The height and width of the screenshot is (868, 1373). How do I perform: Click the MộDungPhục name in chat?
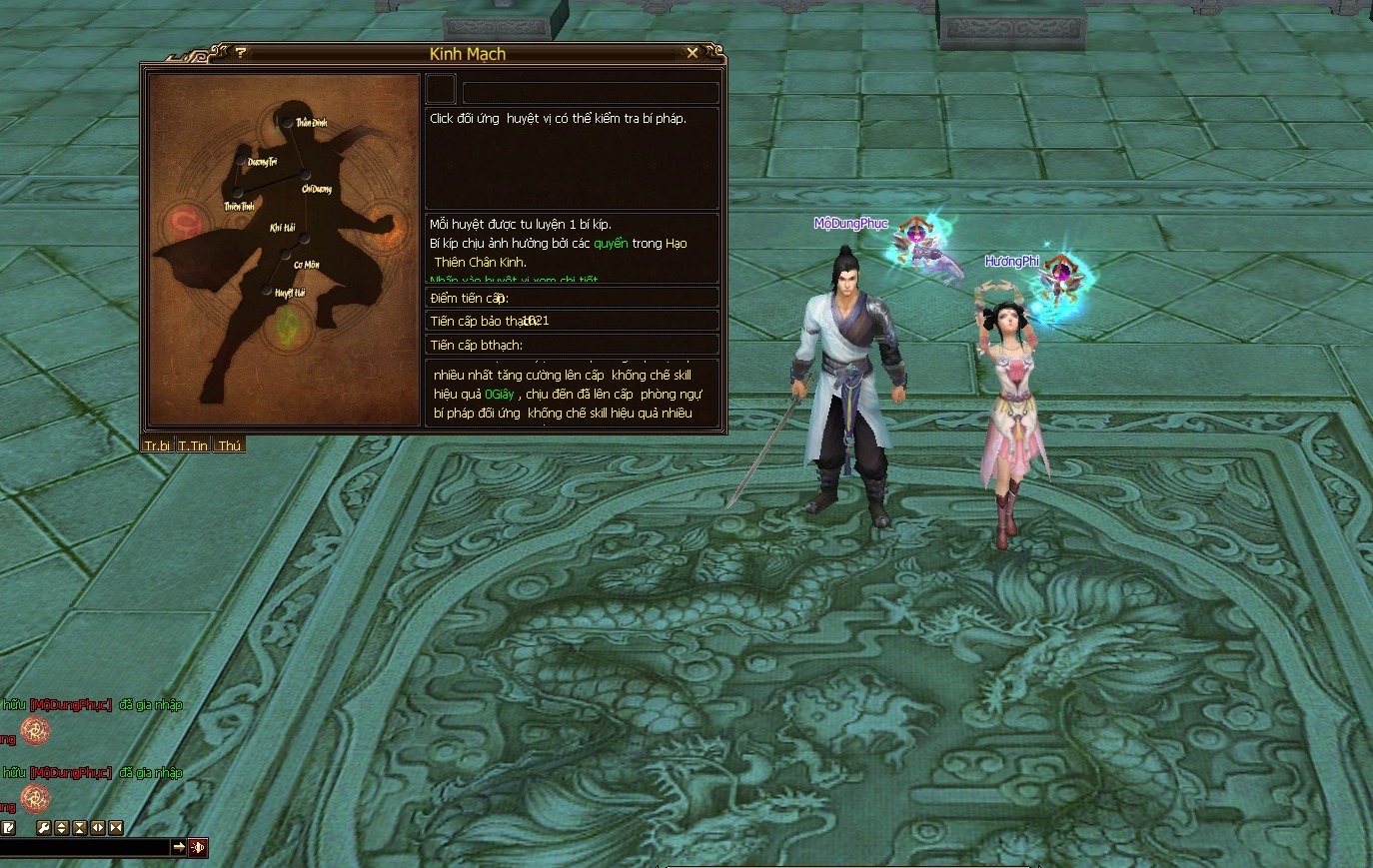pyautogui.click(x=70, y=705)
